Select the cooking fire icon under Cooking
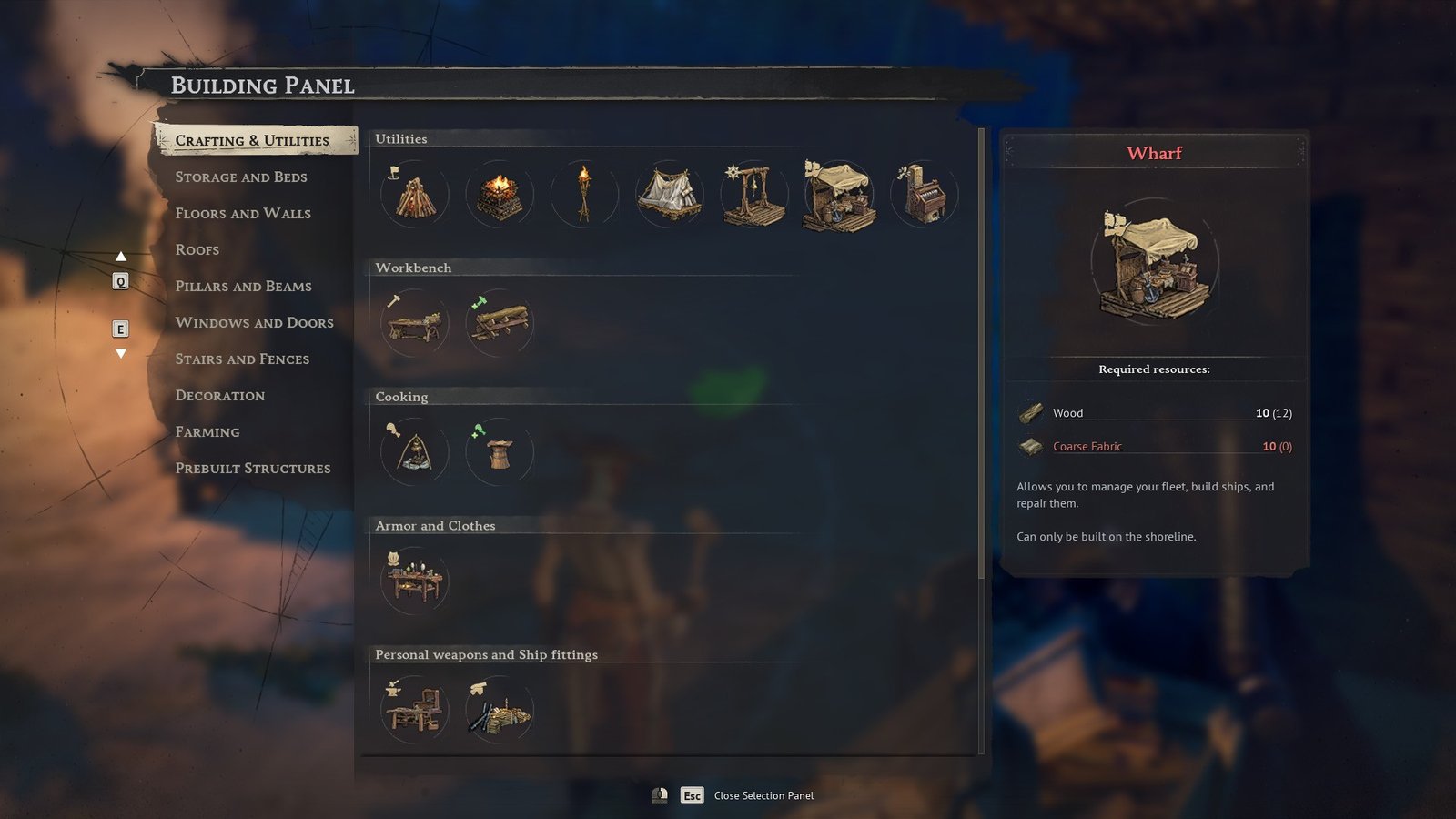The image size is (1456, 819). tap(414, 451)
